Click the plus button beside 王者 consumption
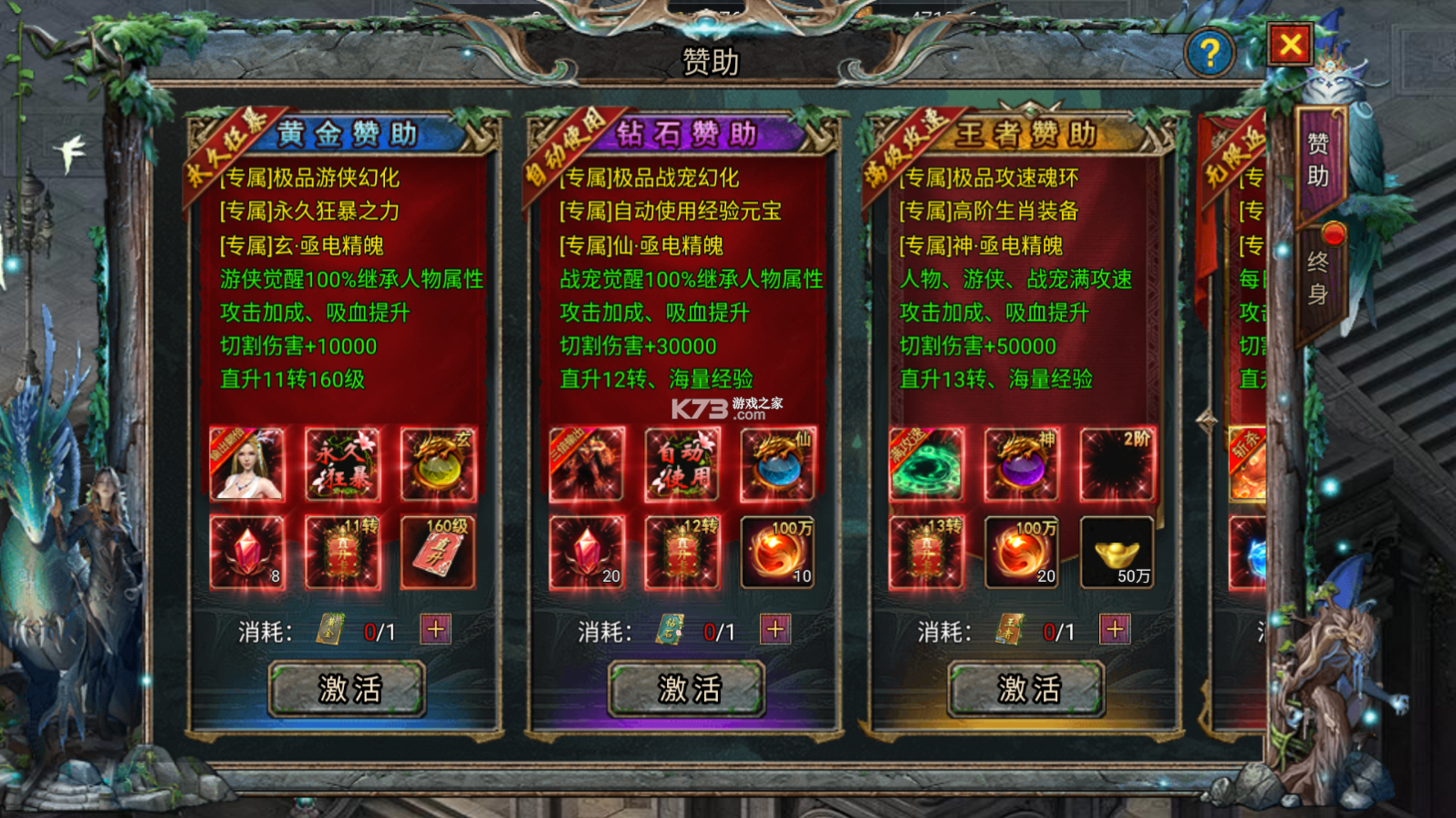The width and height of the screenshot is (1456, 818). tap(1113, 629)
